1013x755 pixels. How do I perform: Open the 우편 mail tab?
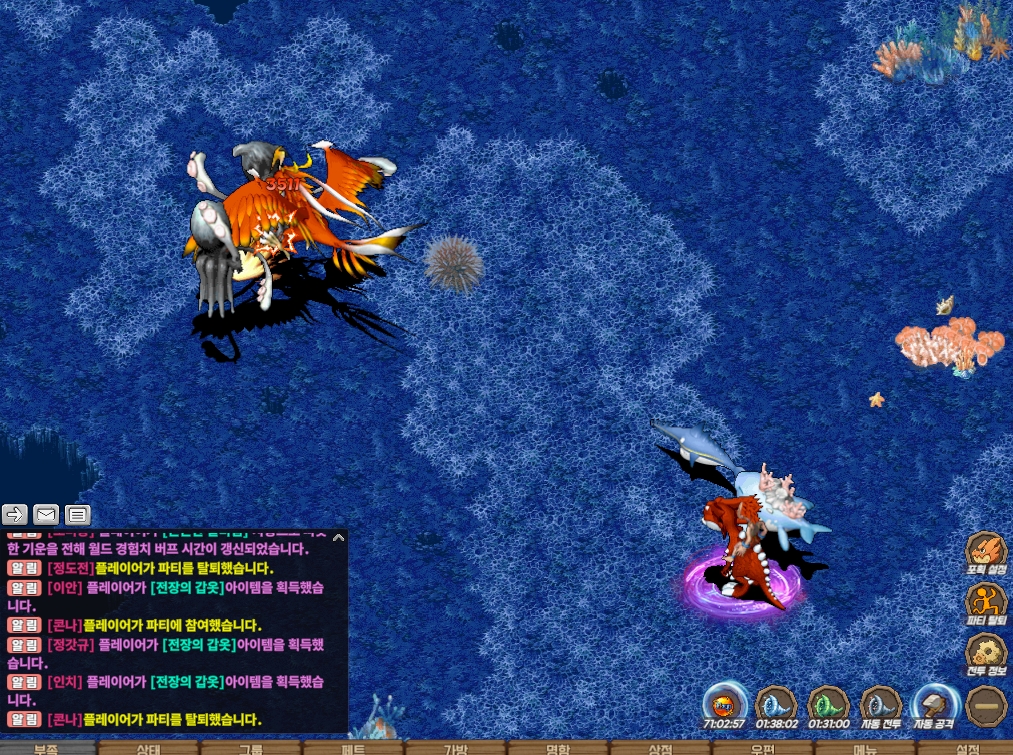click(x=762, y=748)
